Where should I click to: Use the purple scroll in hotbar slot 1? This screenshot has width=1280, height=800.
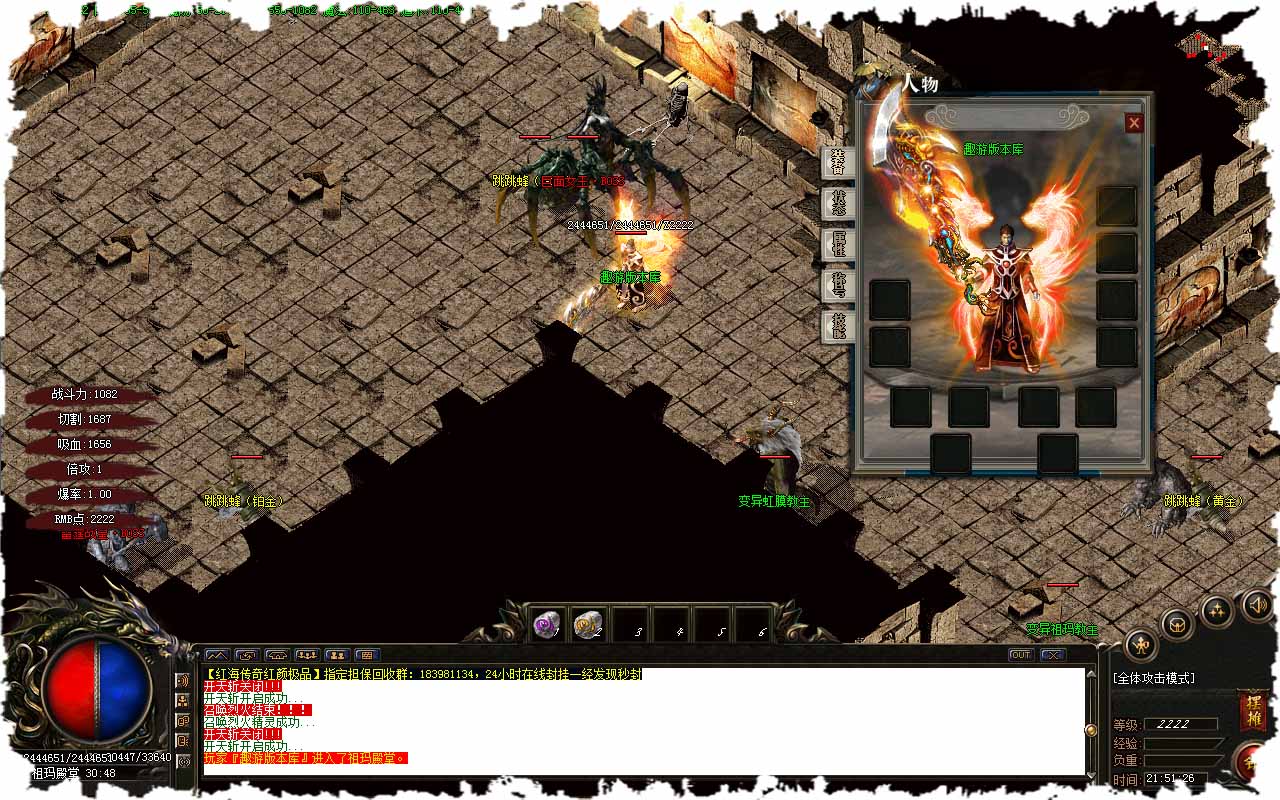(546, 625)
